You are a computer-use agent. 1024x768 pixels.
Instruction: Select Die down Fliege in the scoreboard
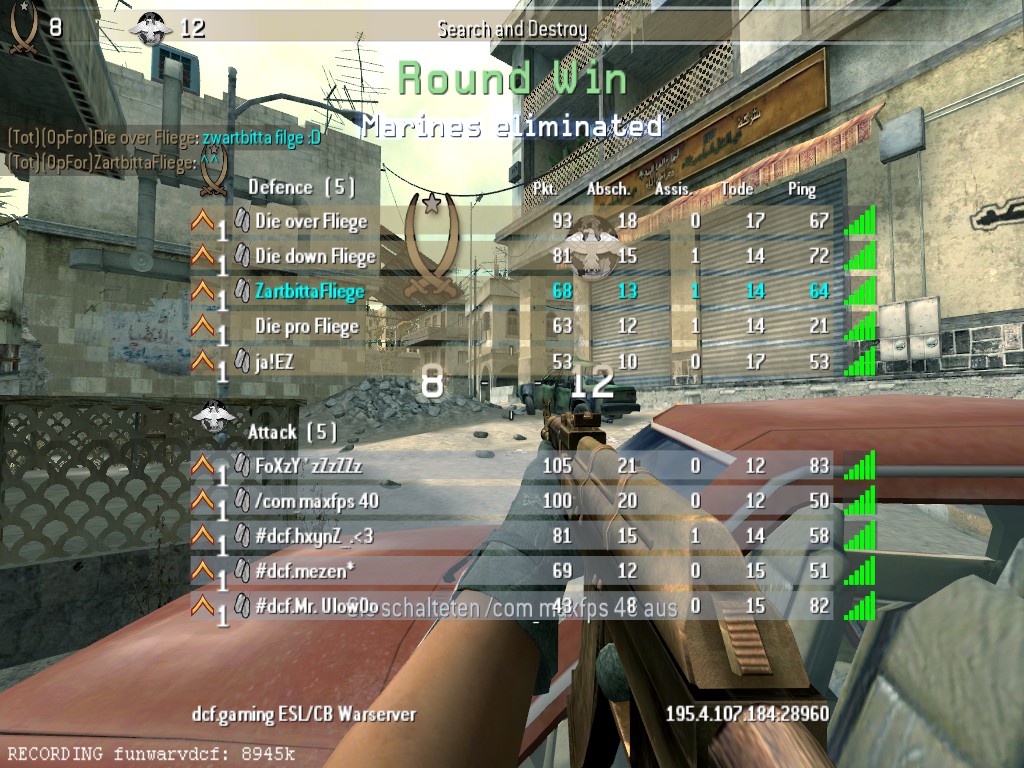click(x=315, y=256)
